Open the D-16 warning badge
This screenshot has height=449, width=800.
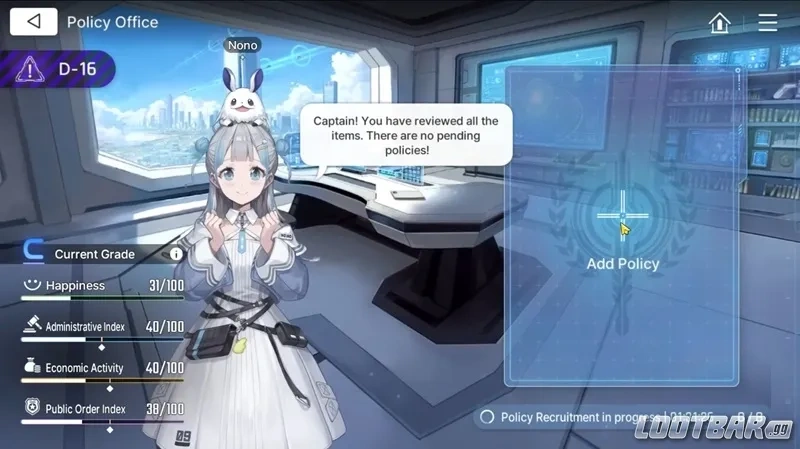tap(58, 69)
